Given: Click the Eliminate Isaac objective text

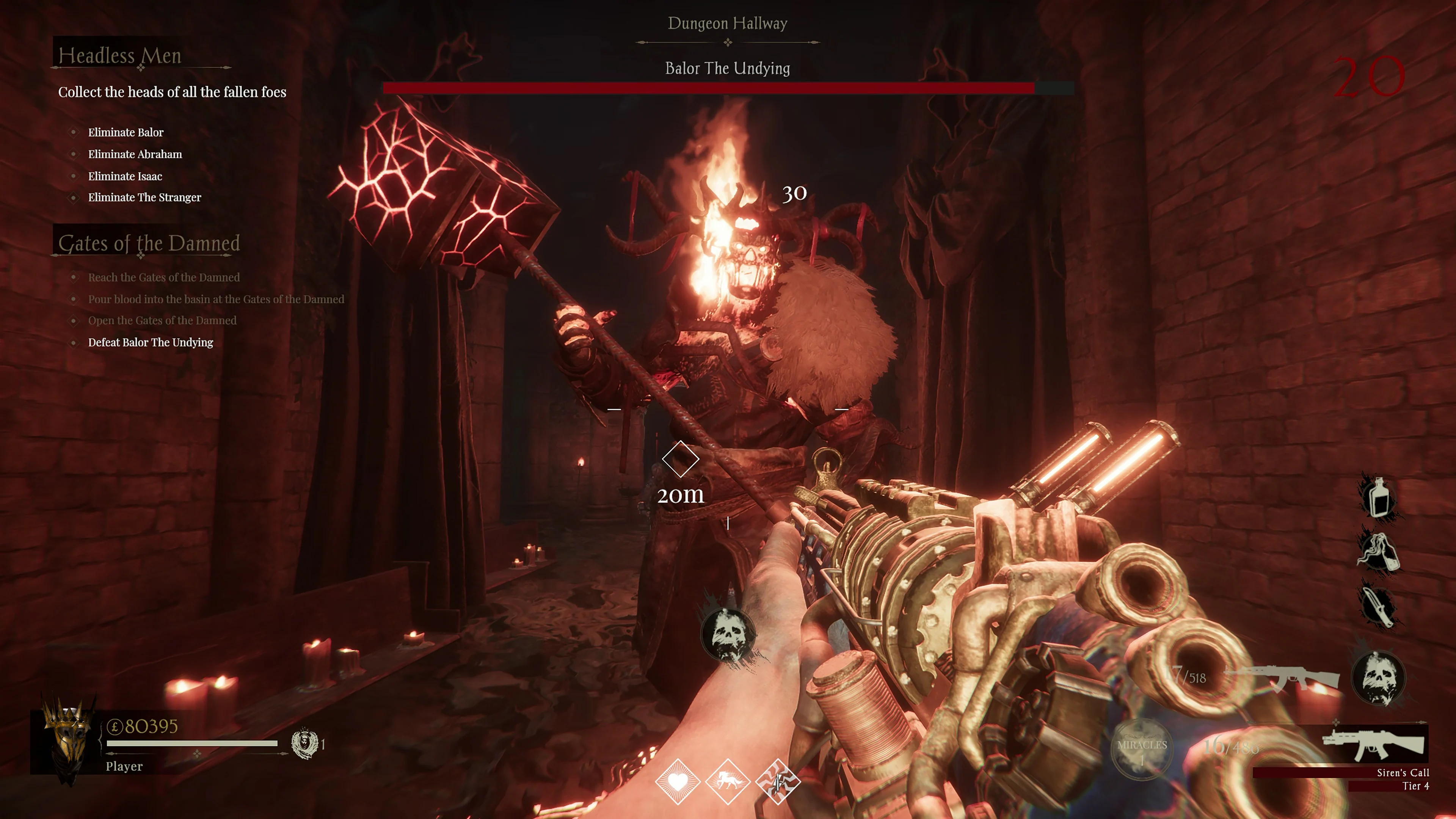Looking at the screenshot, I should pos(125,176).
